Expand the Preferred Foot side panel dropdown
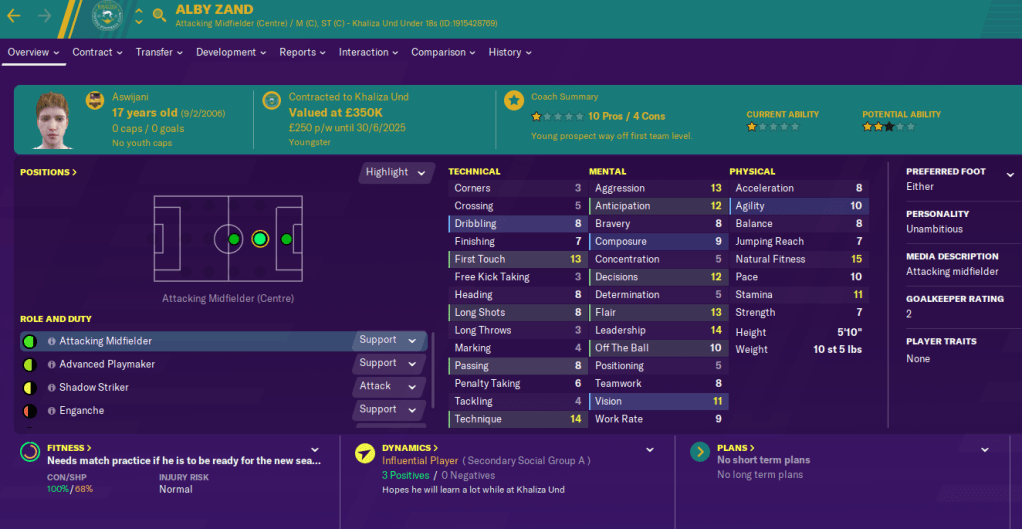This screenshot has width=1022, height=529. click(x=1010, y=172)
